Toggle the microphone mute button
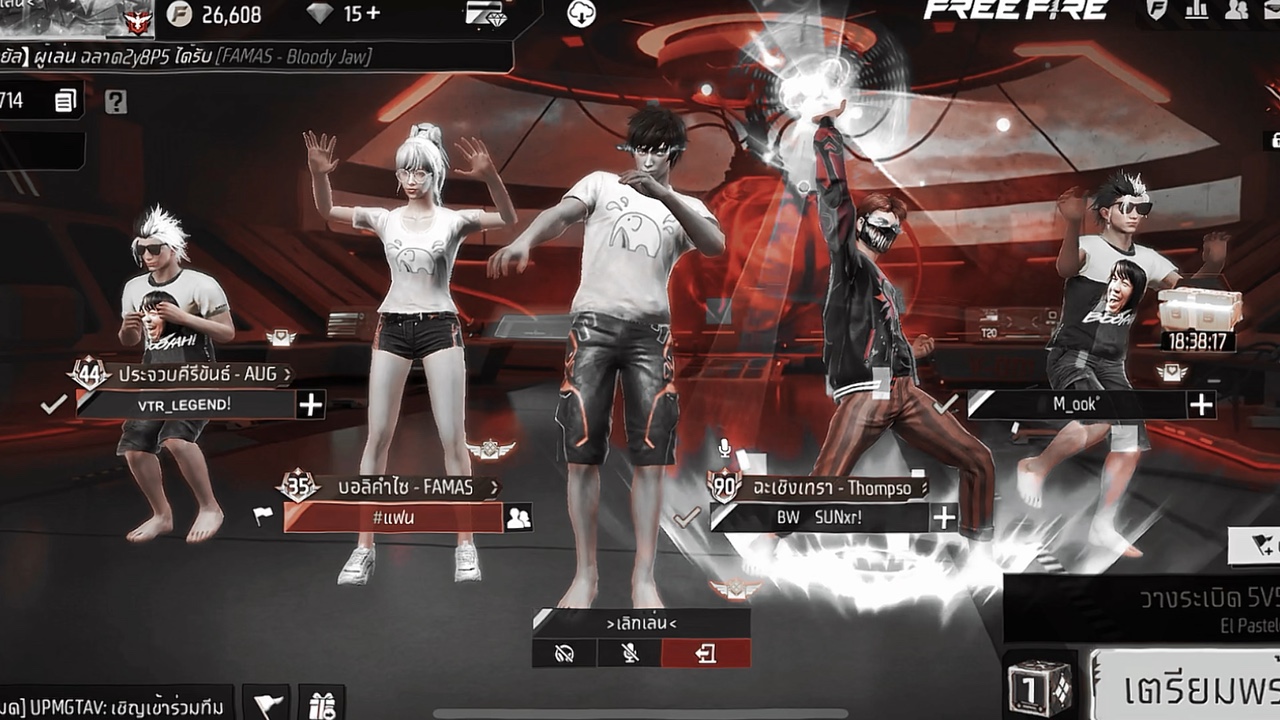 tap(629, 654)
